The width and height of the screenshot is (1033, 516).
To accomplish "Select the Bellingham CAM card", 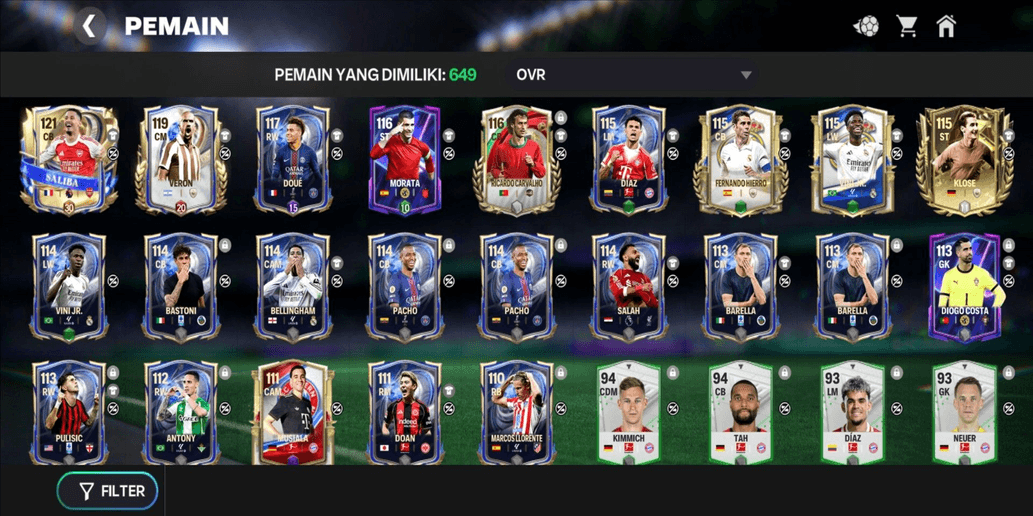I will 292,288.
